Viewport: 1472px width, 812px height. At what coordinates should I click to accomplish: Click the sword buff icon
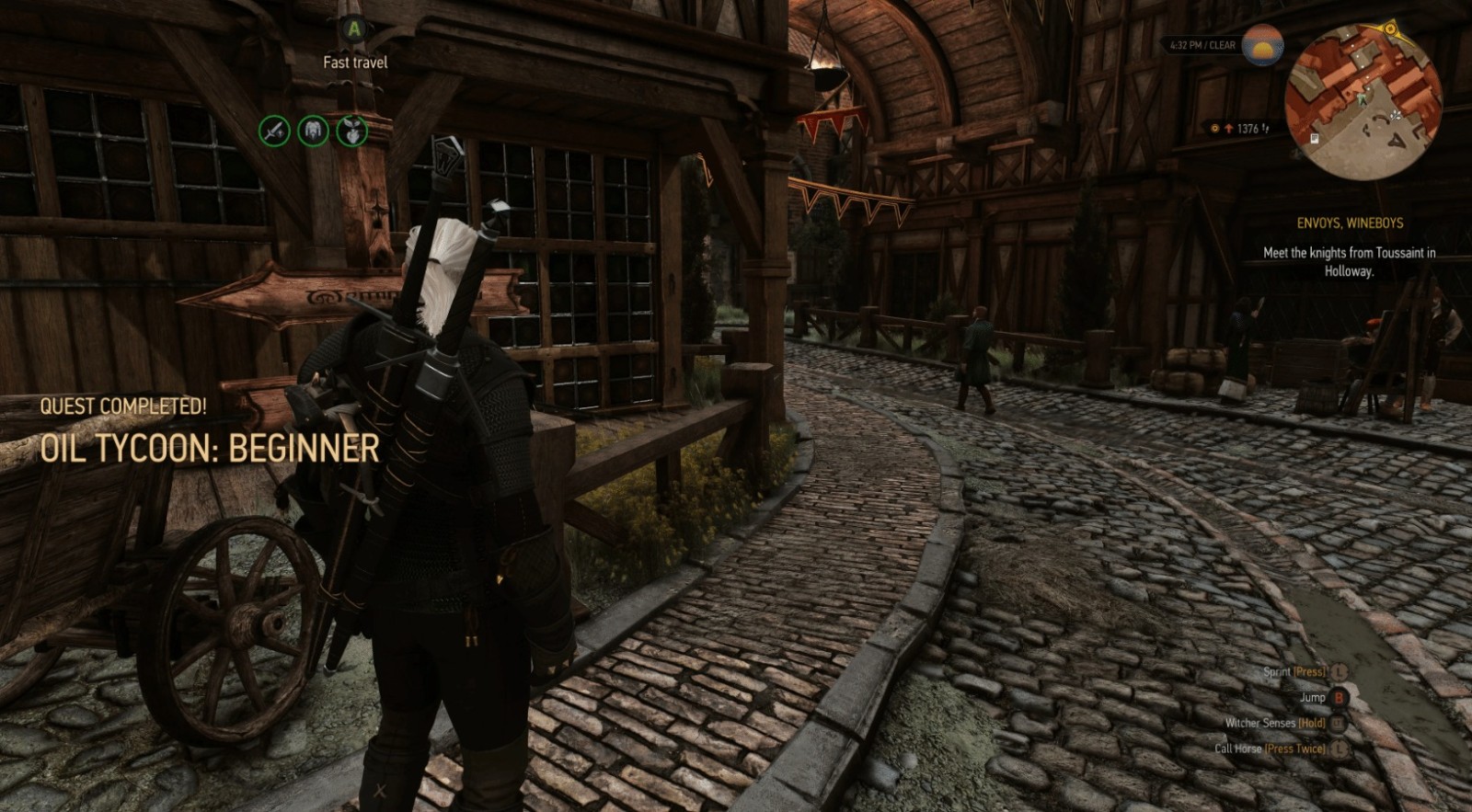point(273,131)
